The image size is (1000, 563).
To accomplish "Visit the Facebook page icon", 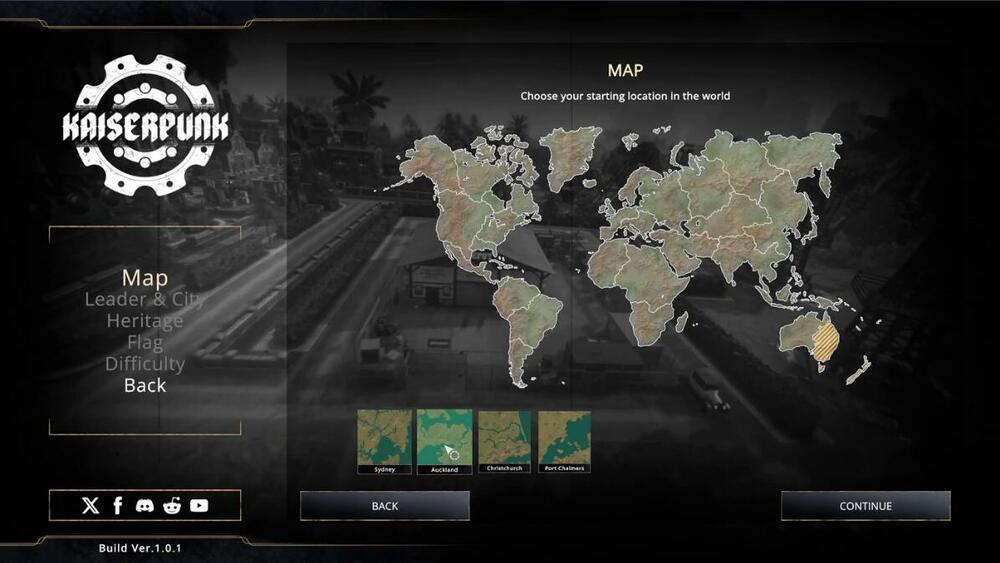I will click(x=118, y=506).
